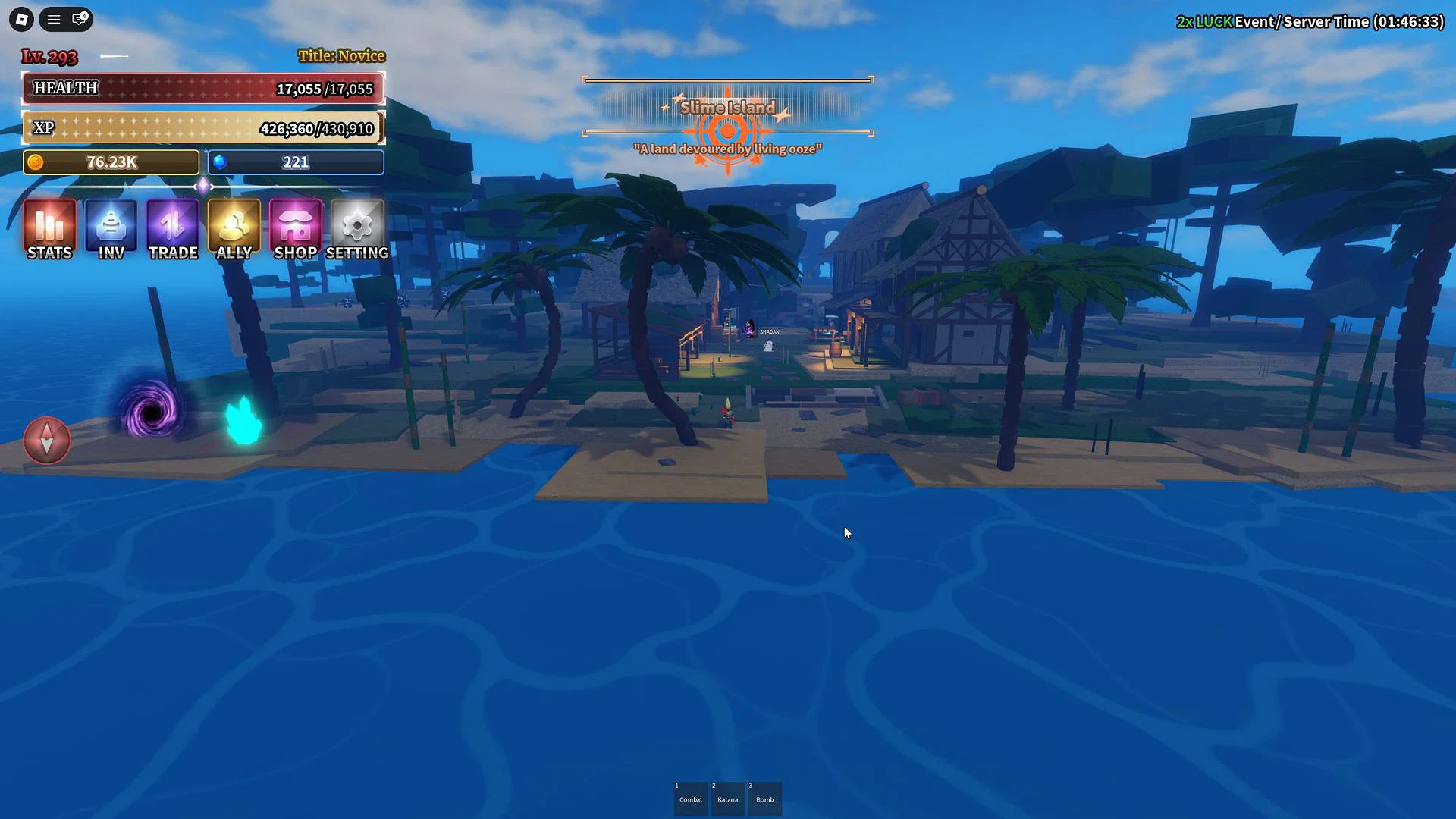
Task: Equip the Bomb hotbar slot
Action: pos(764,799)
